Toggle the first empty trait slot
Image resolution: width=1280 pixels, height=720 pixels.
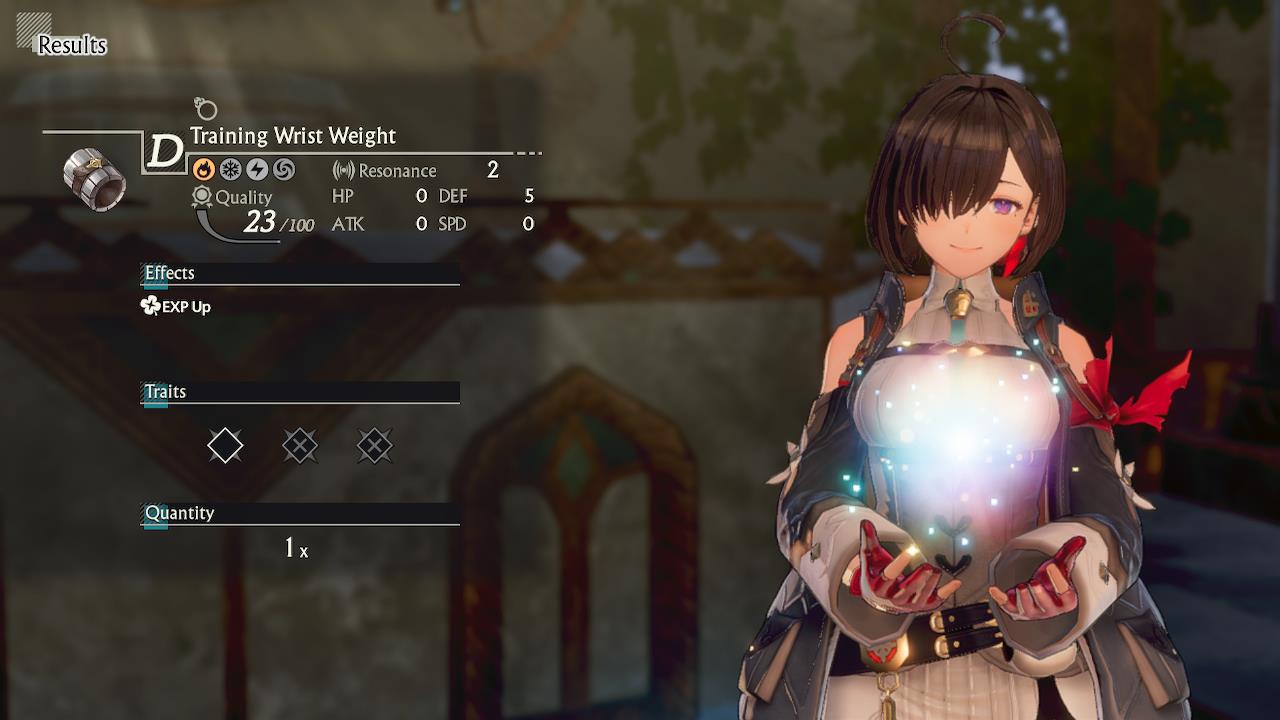coord(225,445)
